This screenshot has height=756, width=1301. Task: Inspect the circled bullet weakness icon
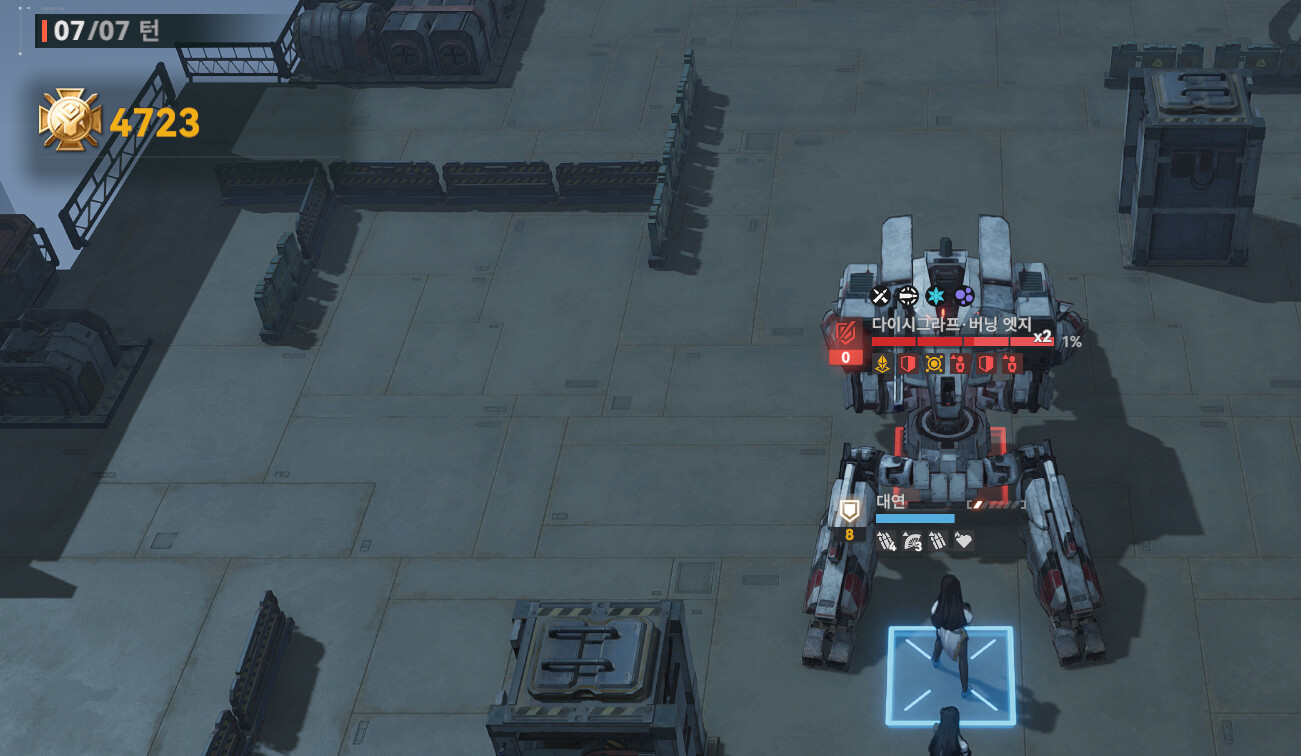click(x=908, y=295)
